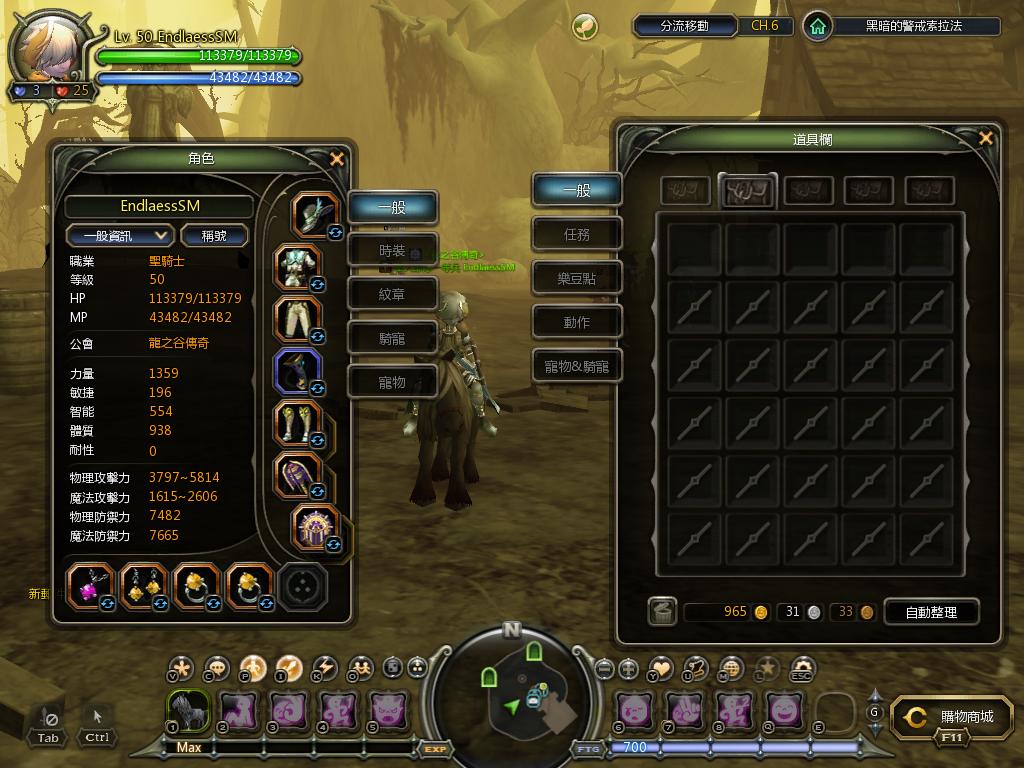Click the 自動整理 auto-sort button

pyautogui.click(x=930, y=611)
